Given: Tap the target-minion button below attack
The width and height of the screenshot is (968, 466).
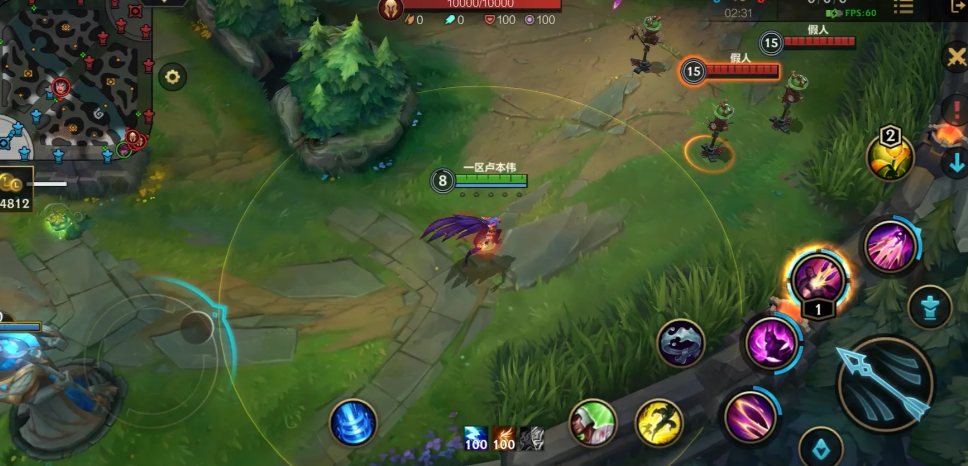Looking at the screenshot, I should pos(820,447).
